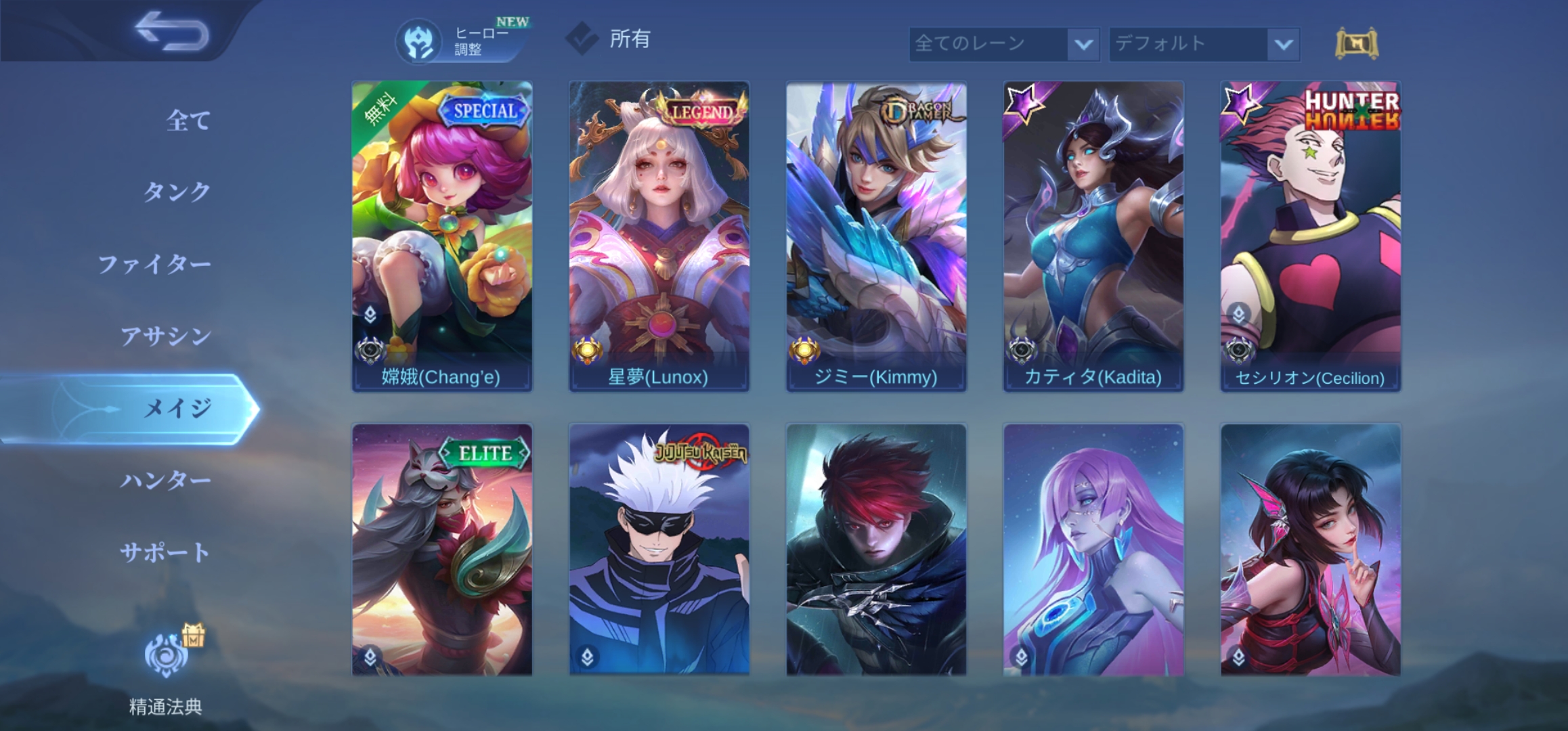Switch to the 全て all heroes tab
This screenshot has width=1568, height=731.
188,120
